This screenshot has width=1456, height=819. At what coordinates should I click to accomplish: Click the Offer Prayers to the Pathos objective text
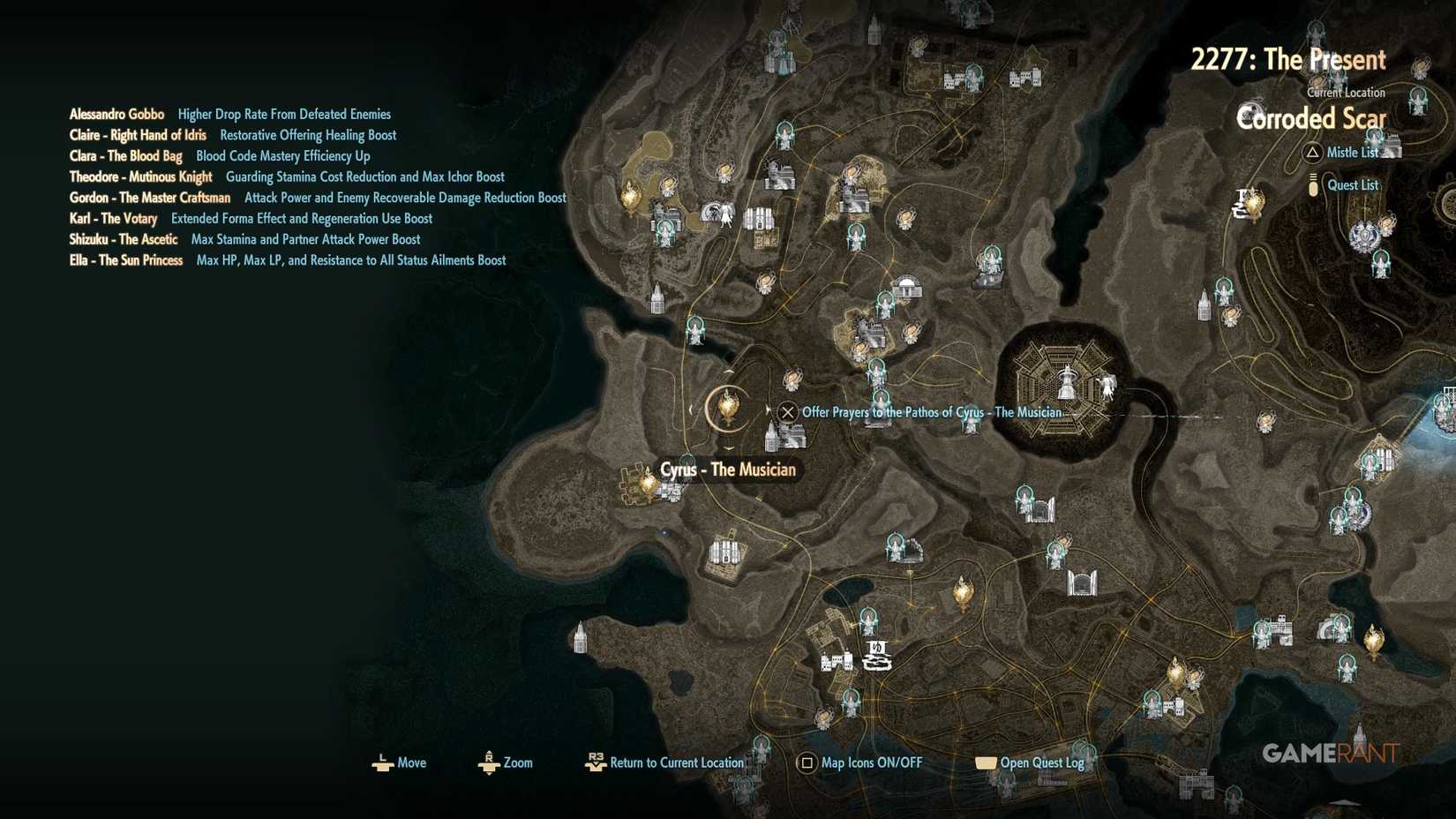931,411
